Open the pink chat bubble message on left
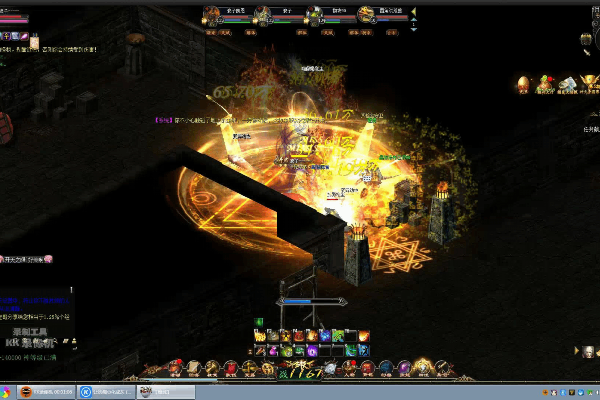This screenshot has width=600, height=400. coord(46,259)
